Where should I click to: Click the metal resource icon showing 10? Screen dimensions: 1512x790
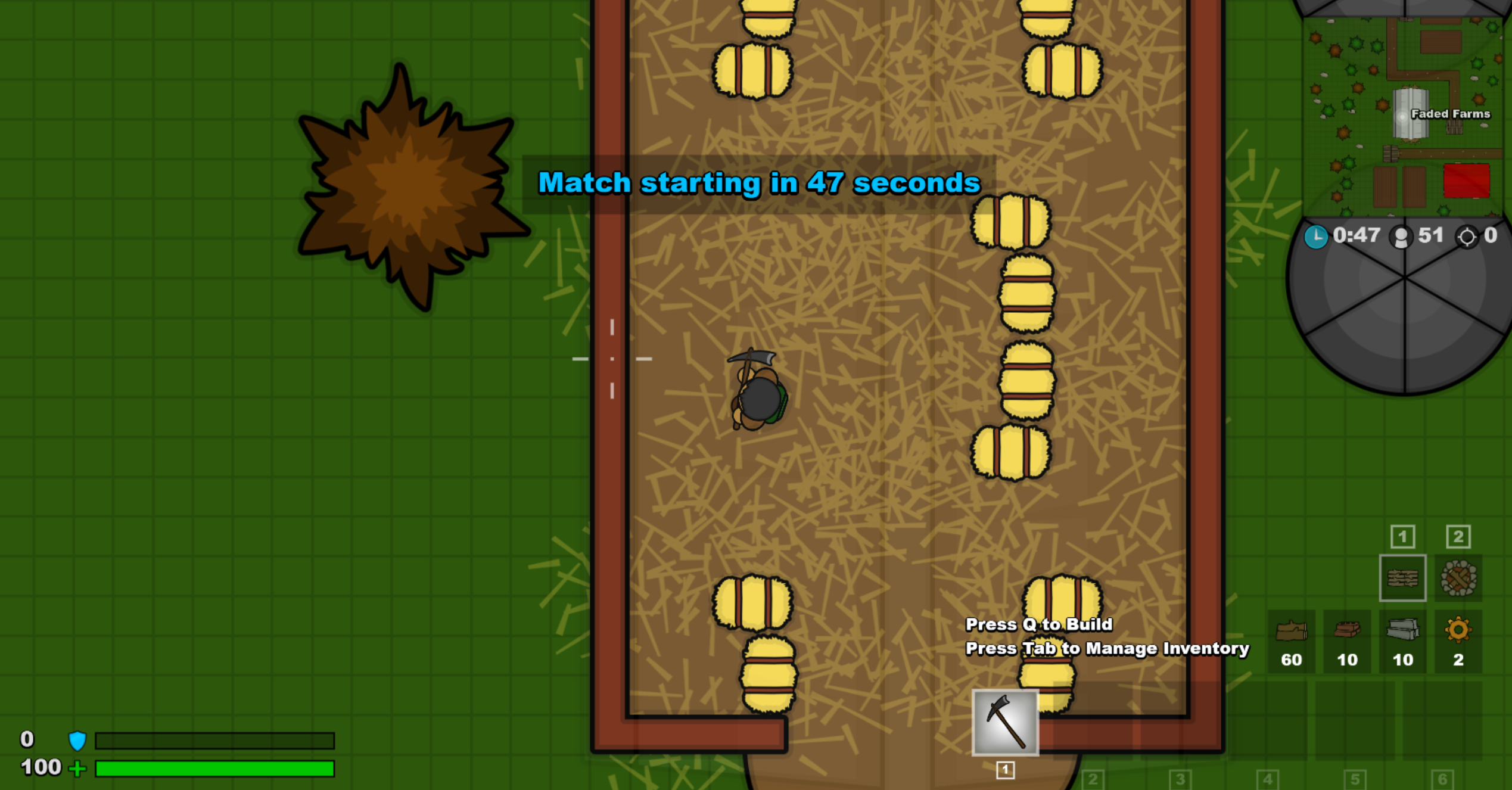pos(1403,629)
